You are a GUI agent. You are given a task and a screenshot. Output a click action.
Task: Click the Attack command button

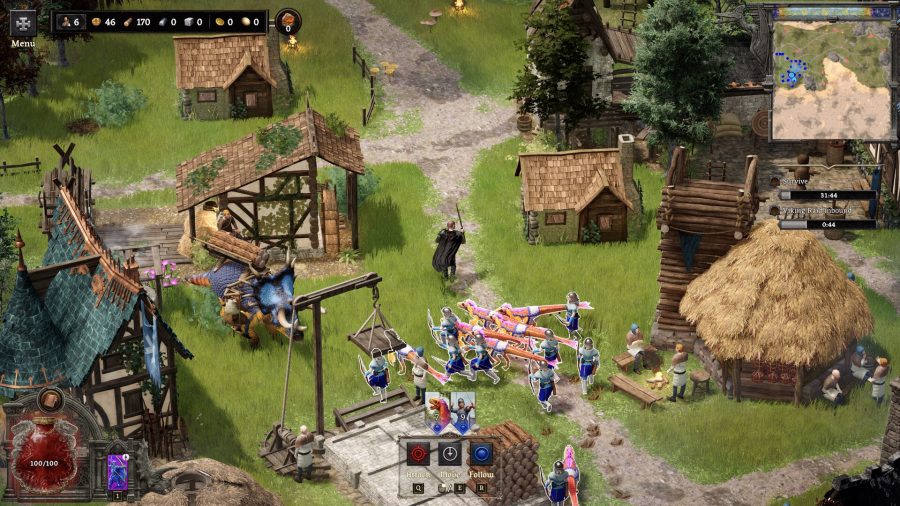click(417, 454)
